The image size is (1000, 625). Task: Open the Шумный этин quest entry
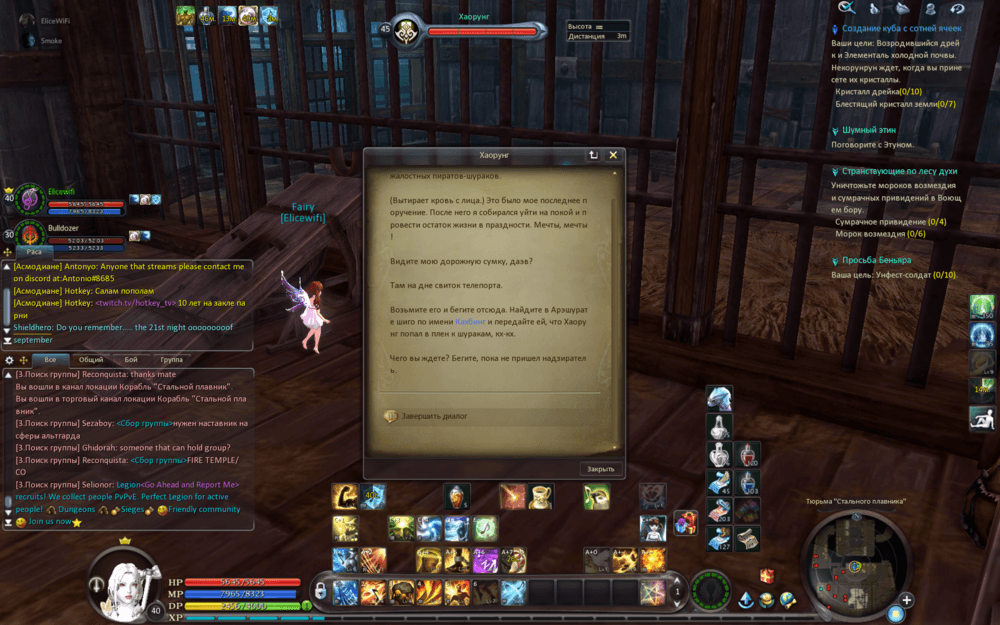(x=868, y=130)
